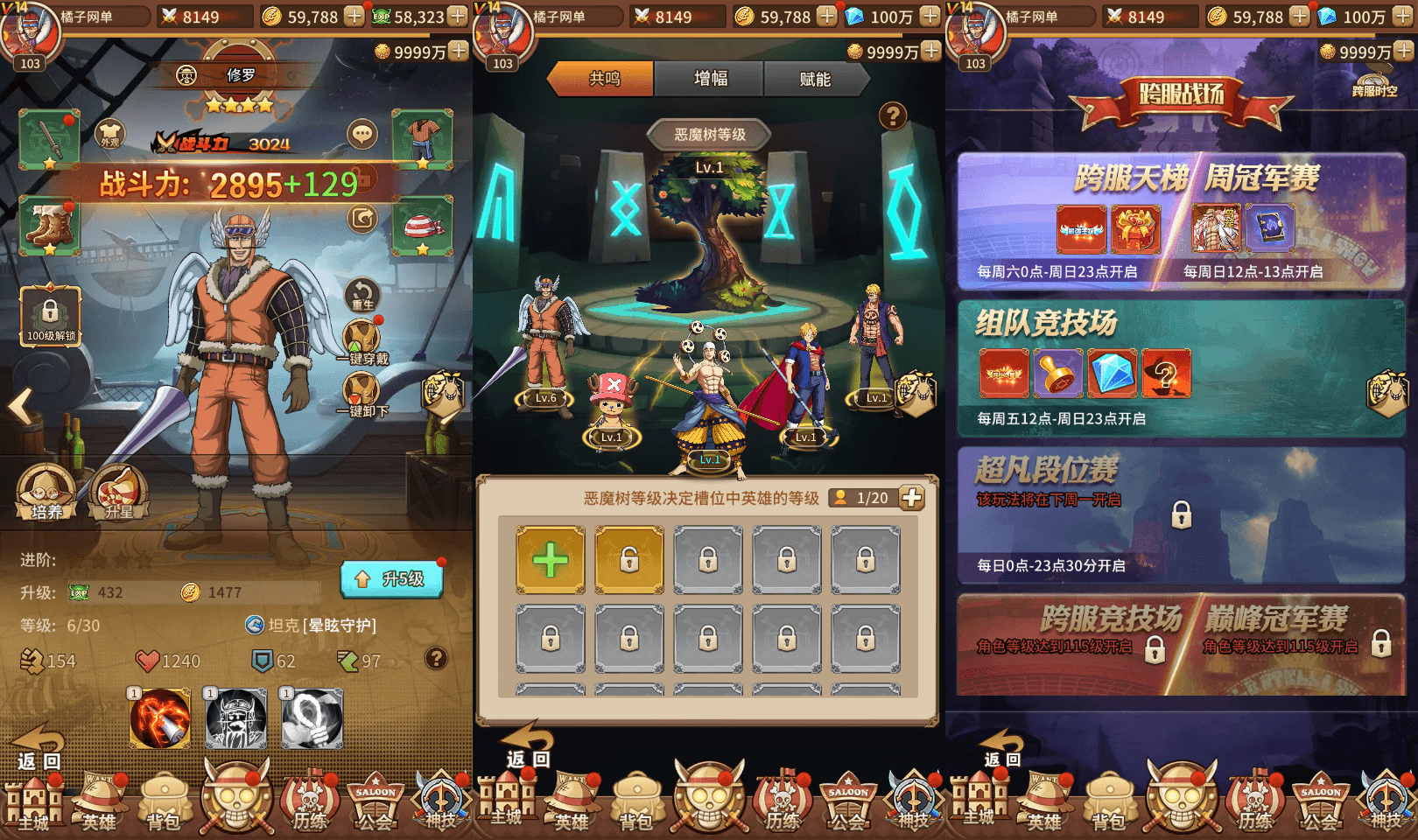
Task: Tap the diamond reward icon in 组队竞技场 section
Action: click(x=1113, y=374)
